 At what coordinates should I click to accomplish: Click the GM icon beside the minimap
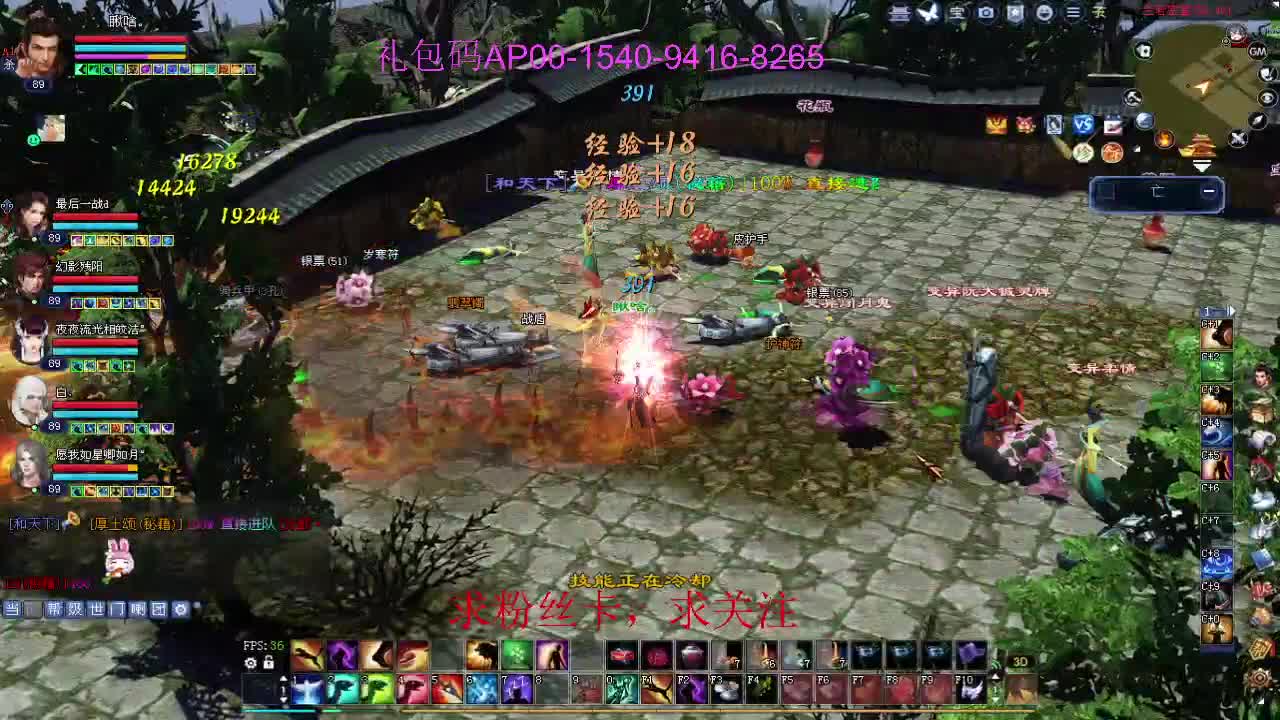click(x=1257, y=52)
